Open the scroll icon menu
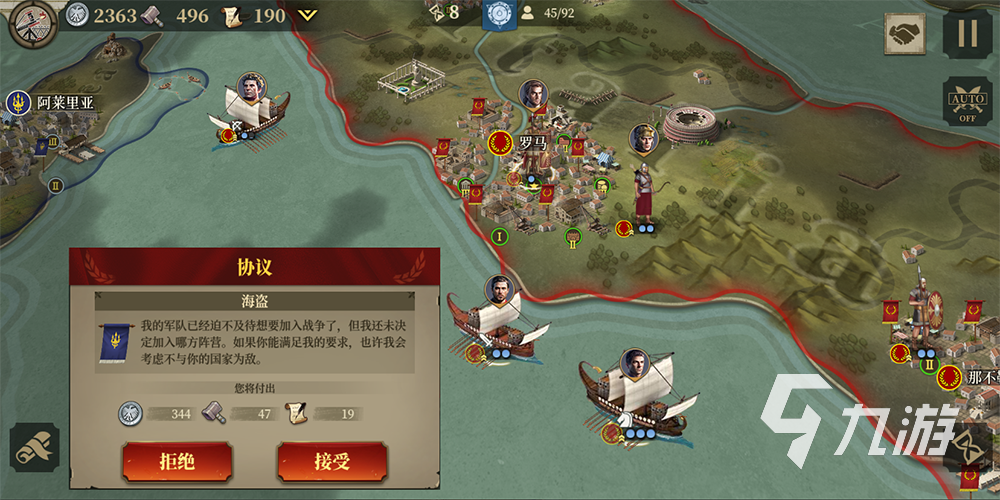Image resolution: width=1000 pixels, height=500 pixels. coord(34,447)
